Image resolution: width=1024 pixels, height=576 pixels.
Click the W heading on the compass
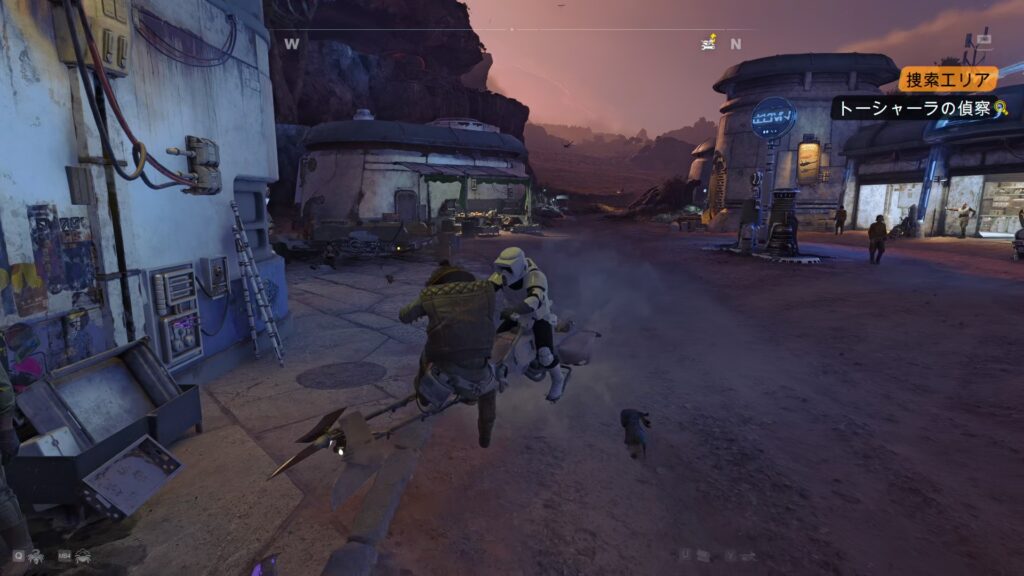[292, 44]
